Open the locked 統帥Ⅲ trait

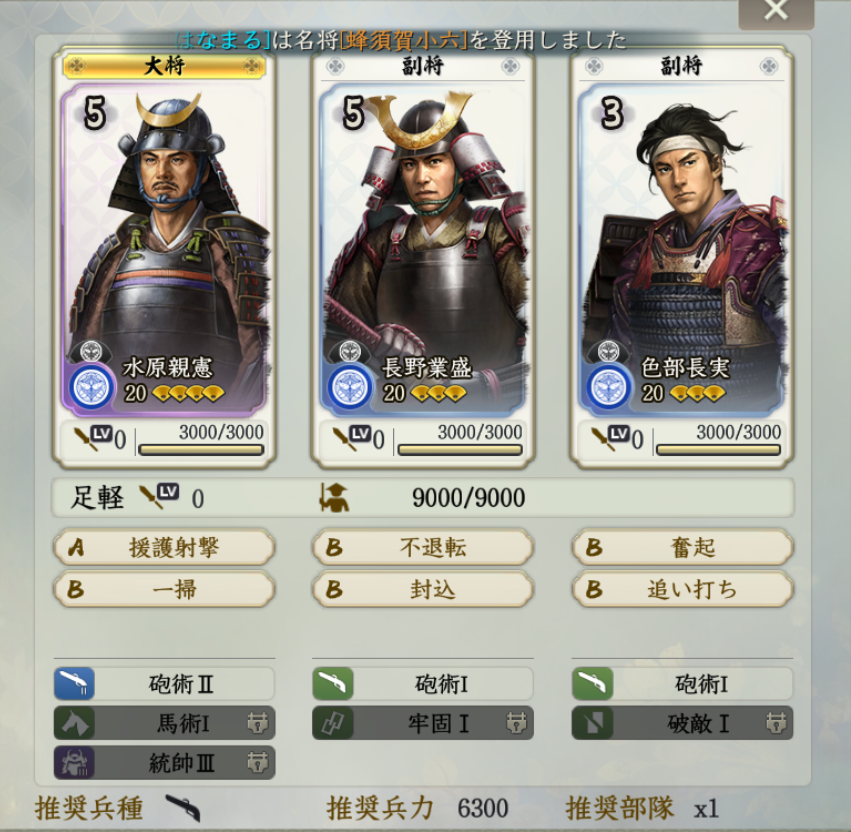[x=164, y=761]
